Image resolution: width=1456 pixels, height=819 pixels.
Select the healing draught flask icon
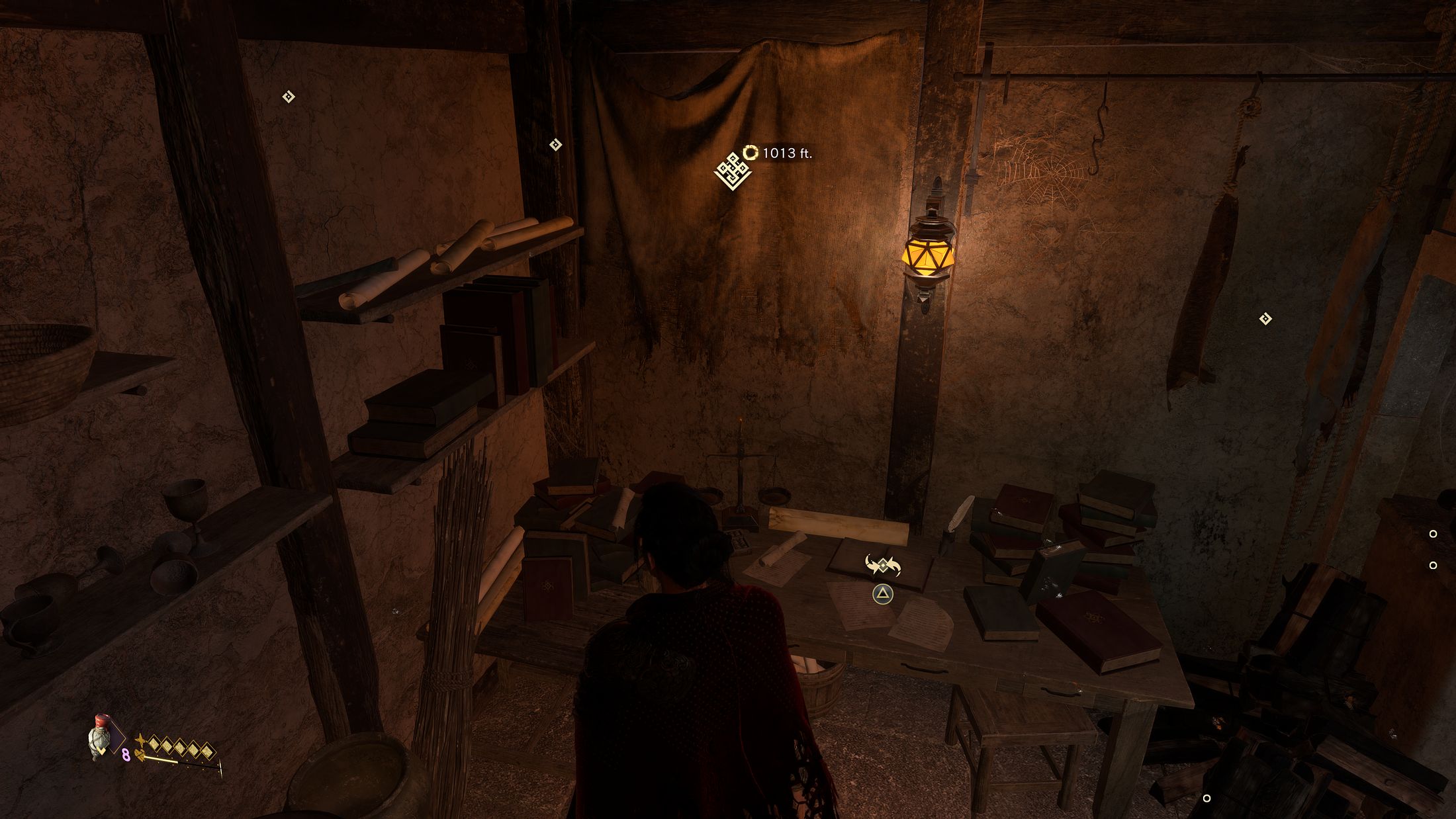coord(100,736)
